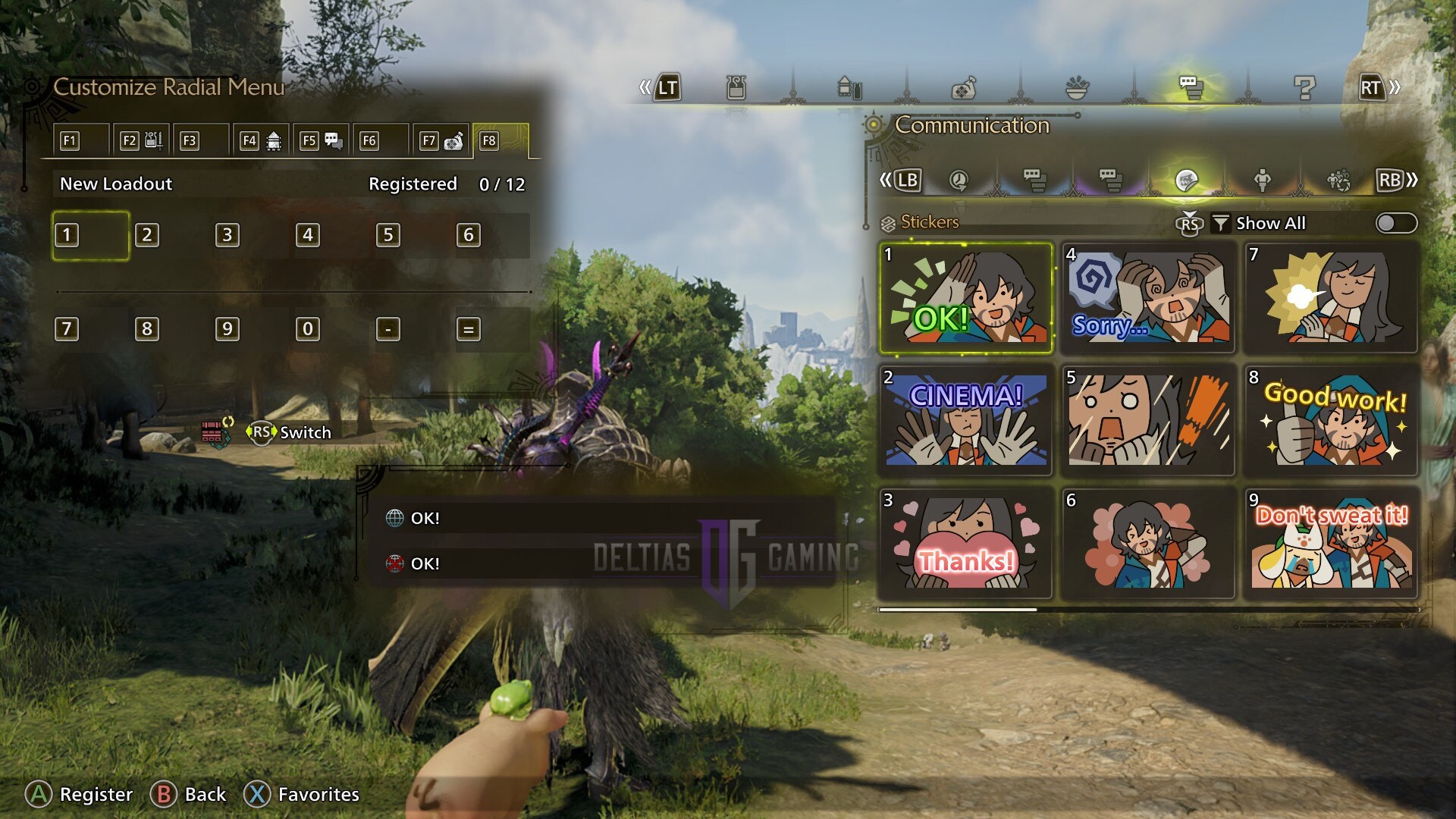Choose the Sorry... sticker
This screenshot has height=819, width=1456.
click(x=1148, y=298)
